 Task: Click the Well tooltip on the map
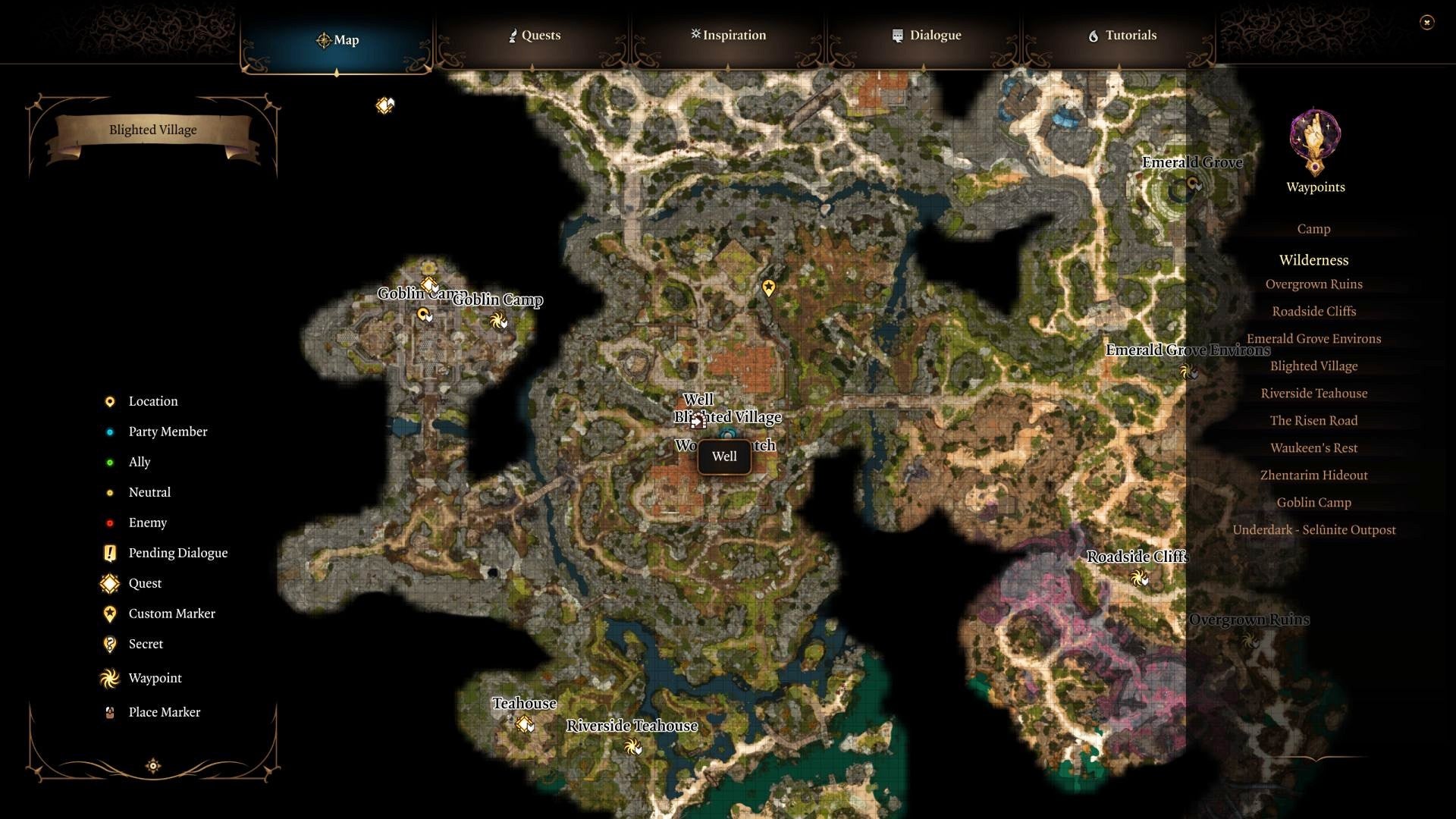click(x=724, y=457)
